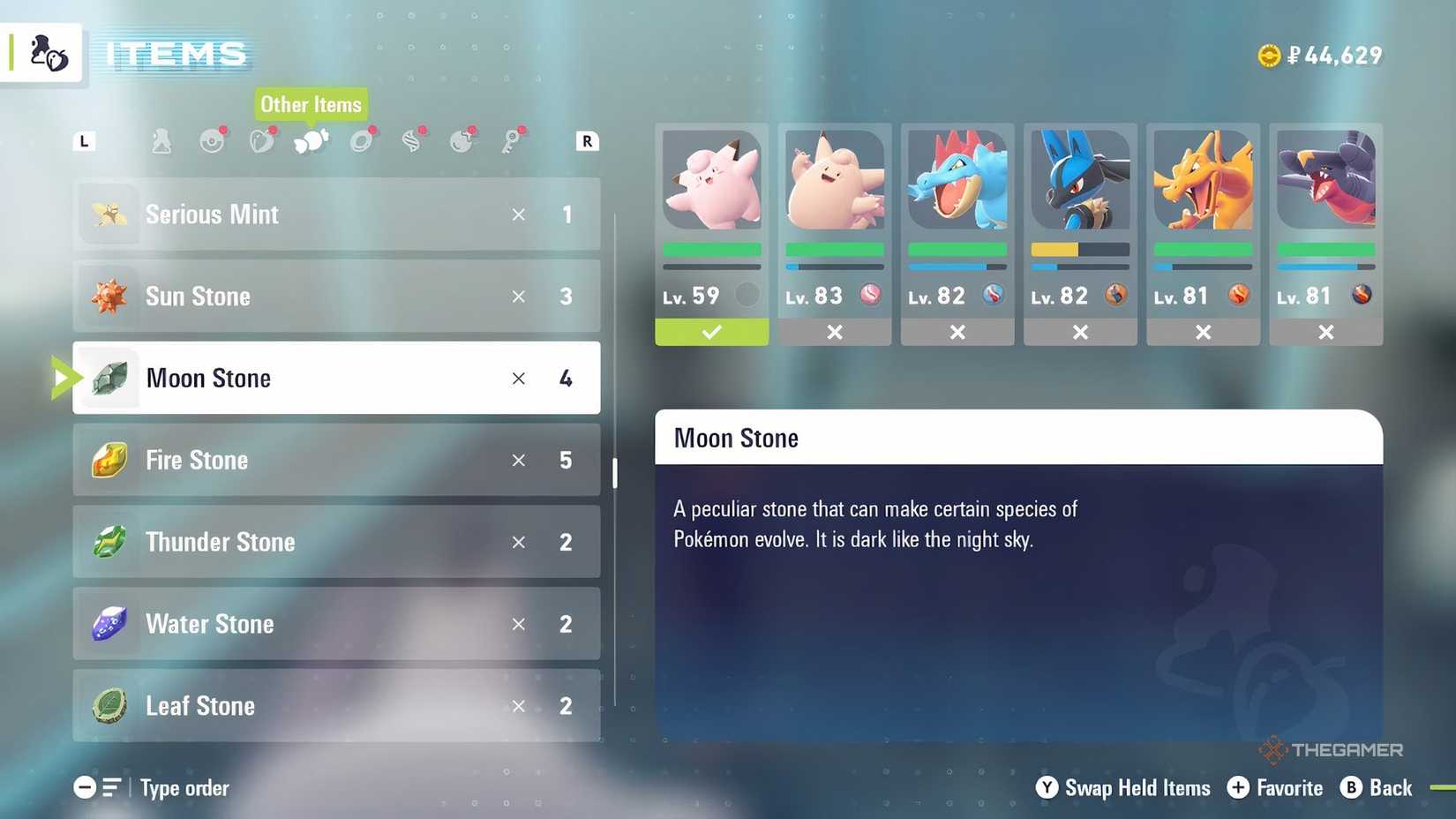Click Lucario's yellow health bar
Screen dimensions: 1456x819
(1054, 251)
